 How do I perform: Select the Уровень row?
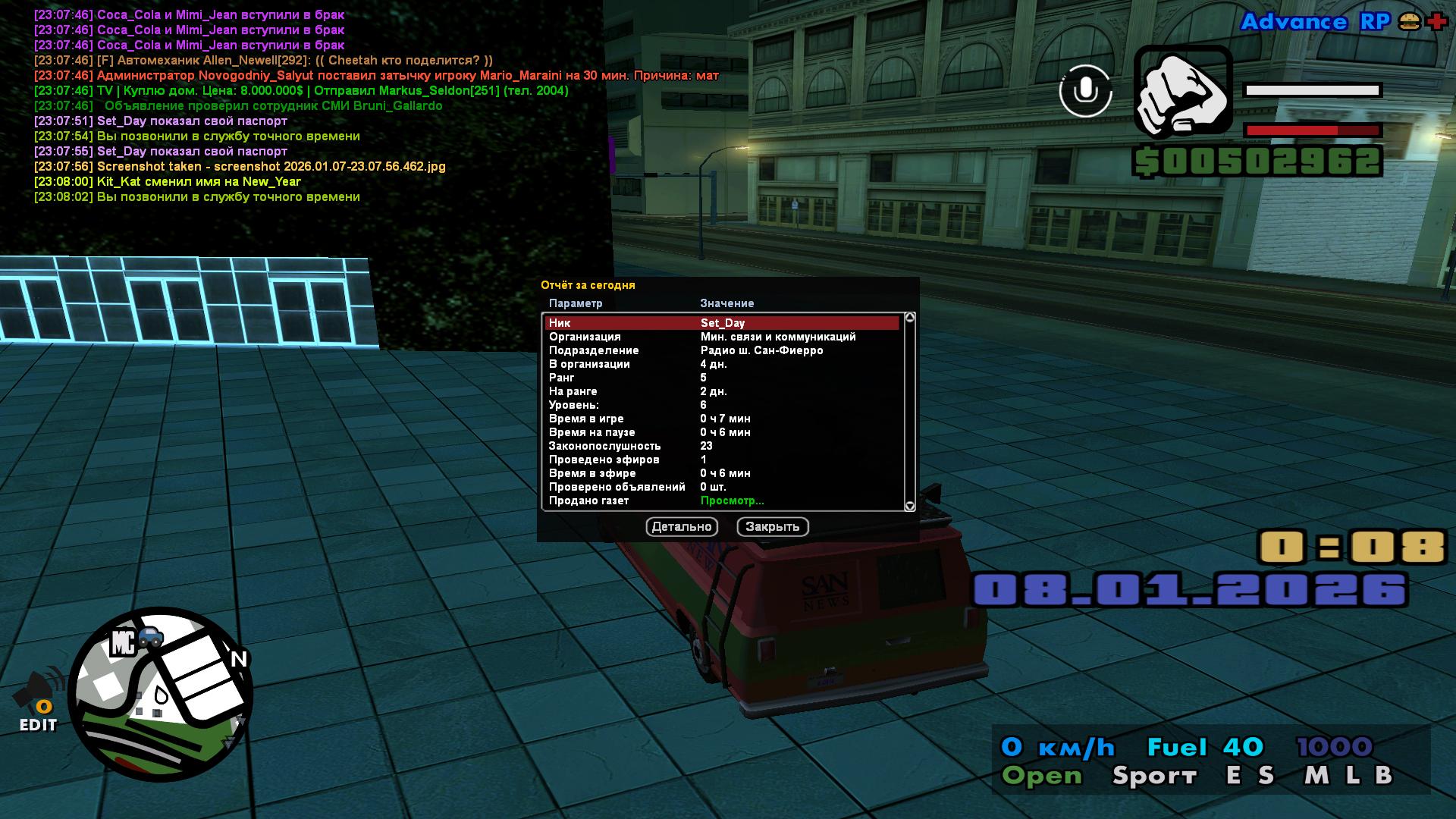(722, 405)
